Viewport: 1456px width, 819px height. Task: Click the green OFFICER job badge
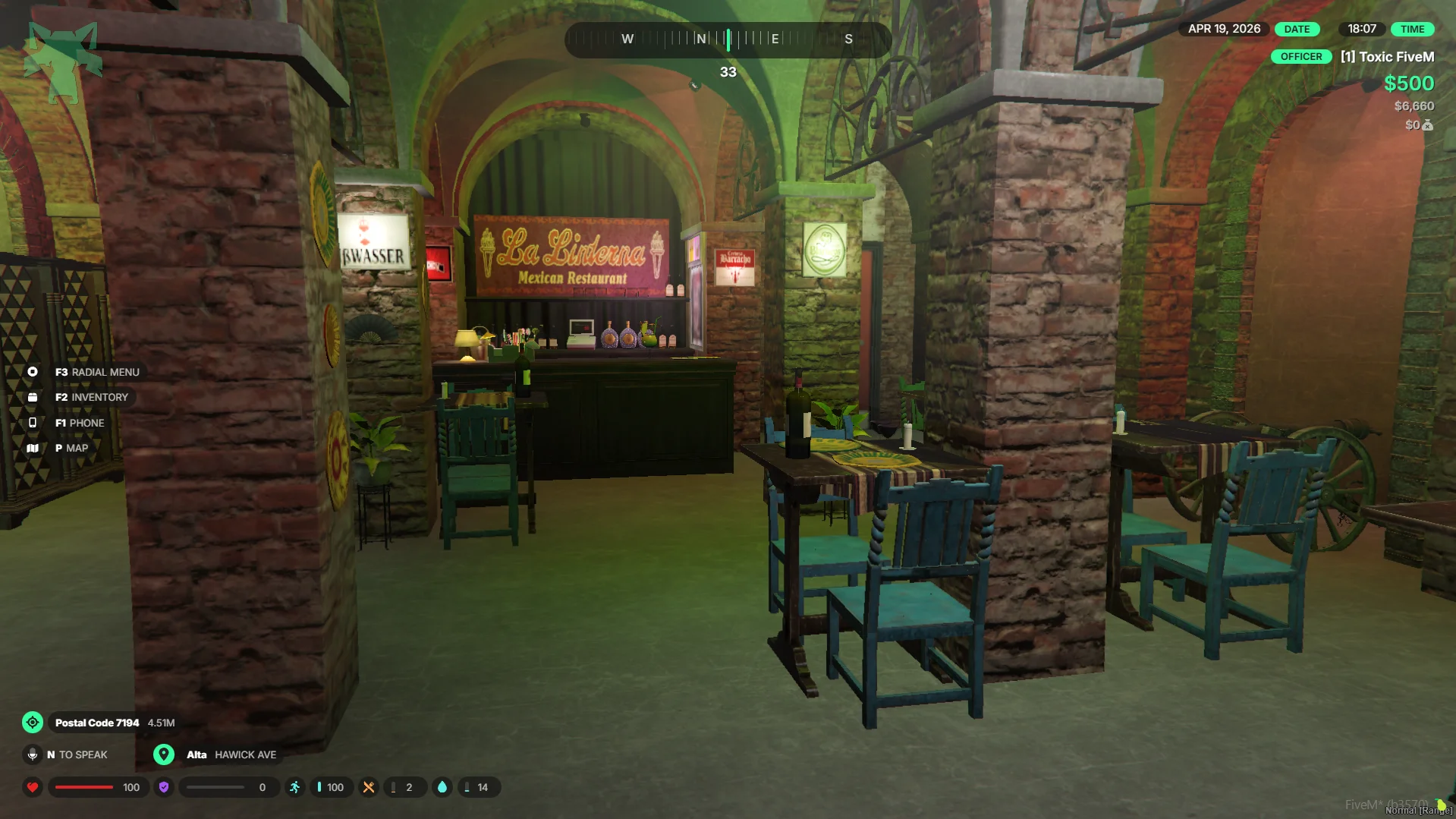click(x=1300, y=57)
